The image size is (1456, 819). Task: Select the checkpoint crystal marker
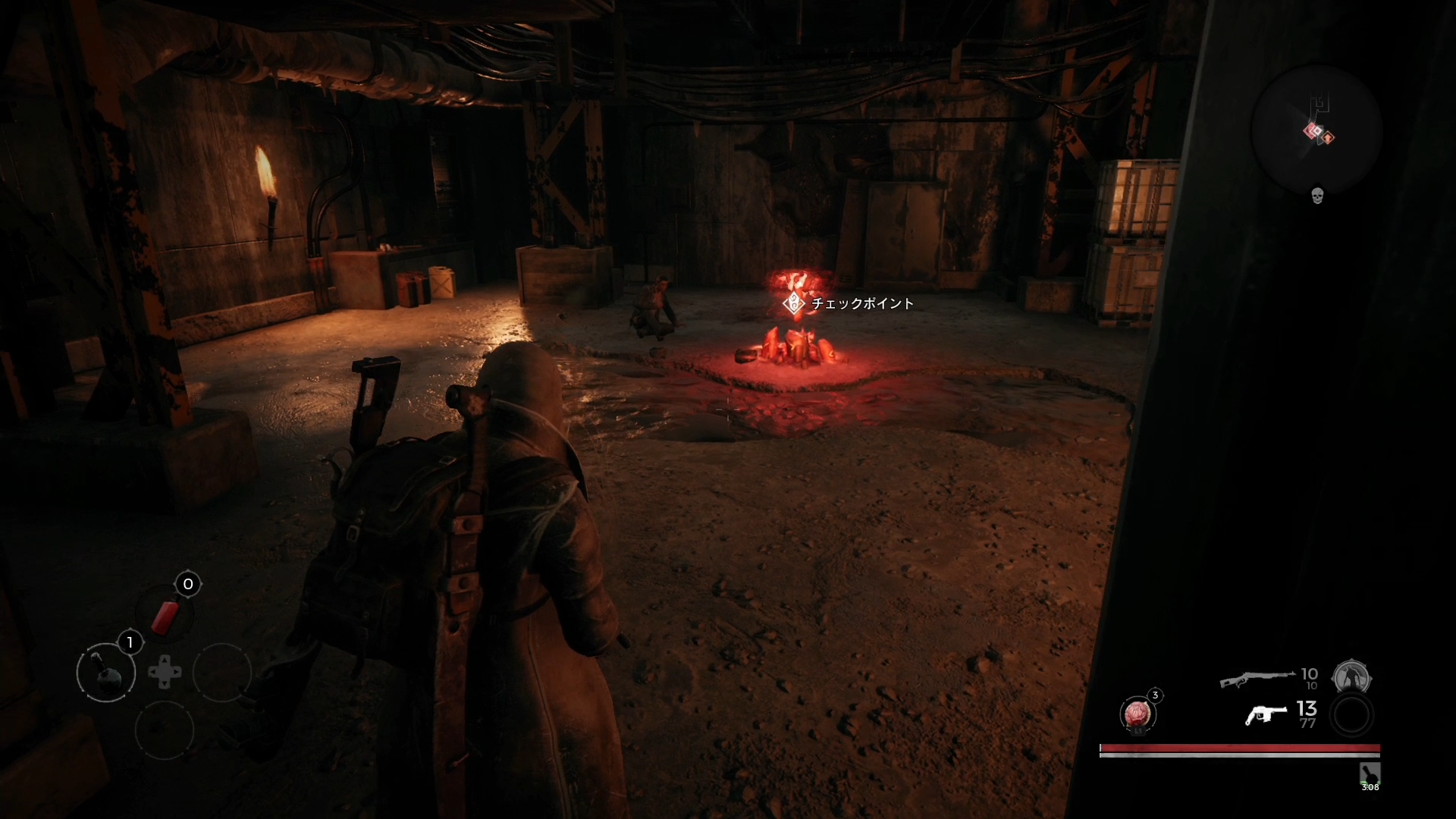(x=794, y=303)
